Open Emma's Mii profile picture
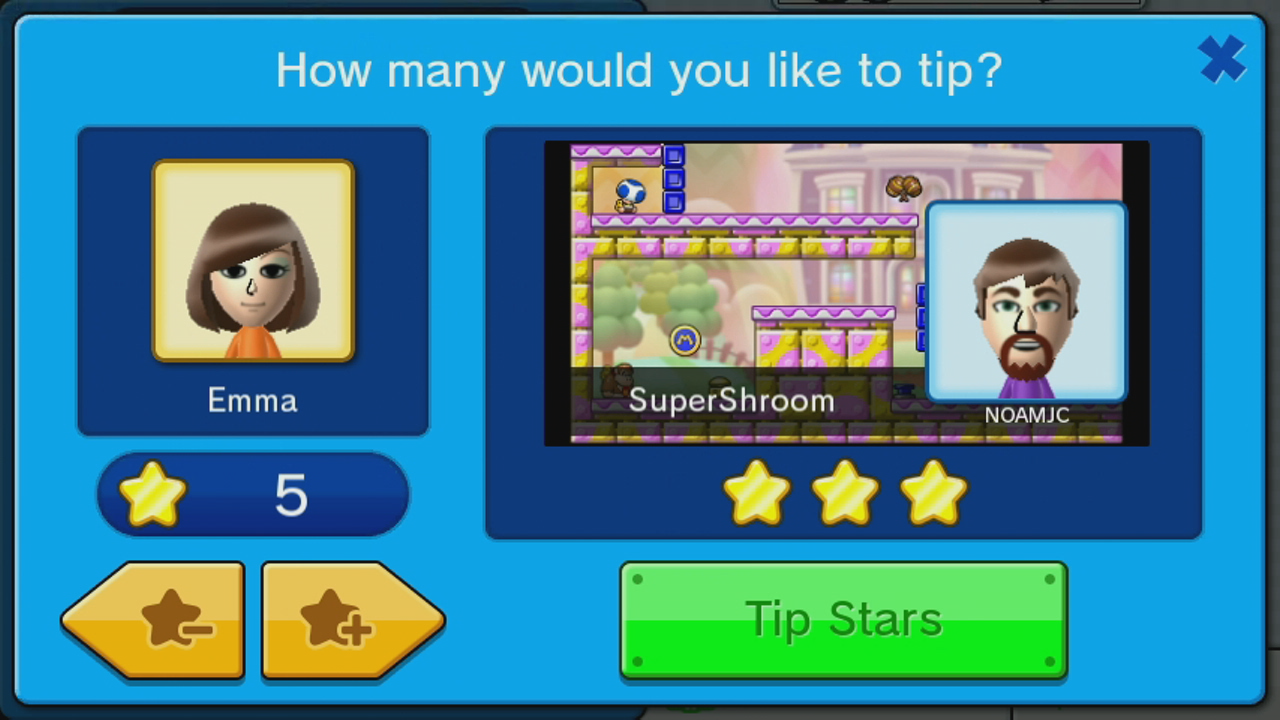The height and width of the screenshot is (720, 1280). click(x=253, y=260)
